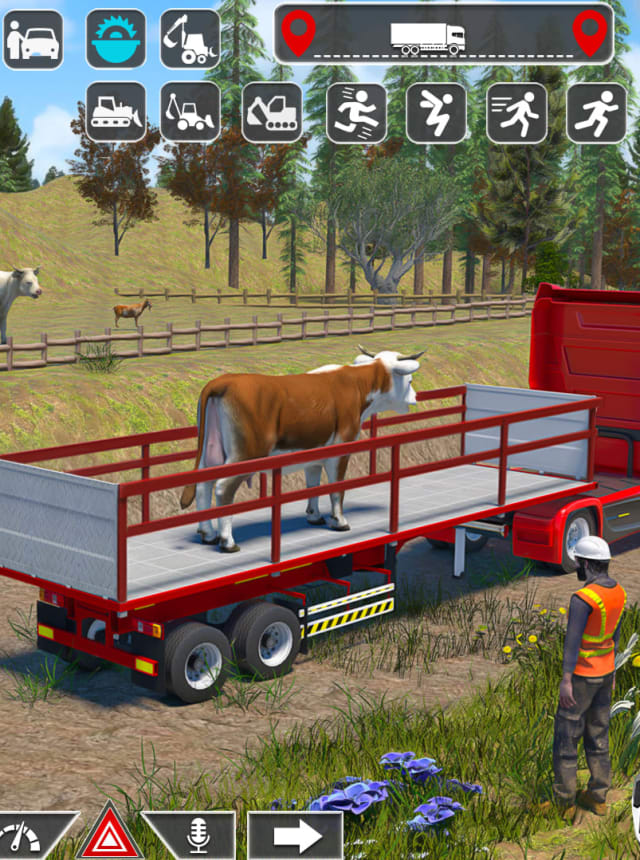The image size is (640, 860).
Task: Tap the person and car icon
Action: pos(33,39)
